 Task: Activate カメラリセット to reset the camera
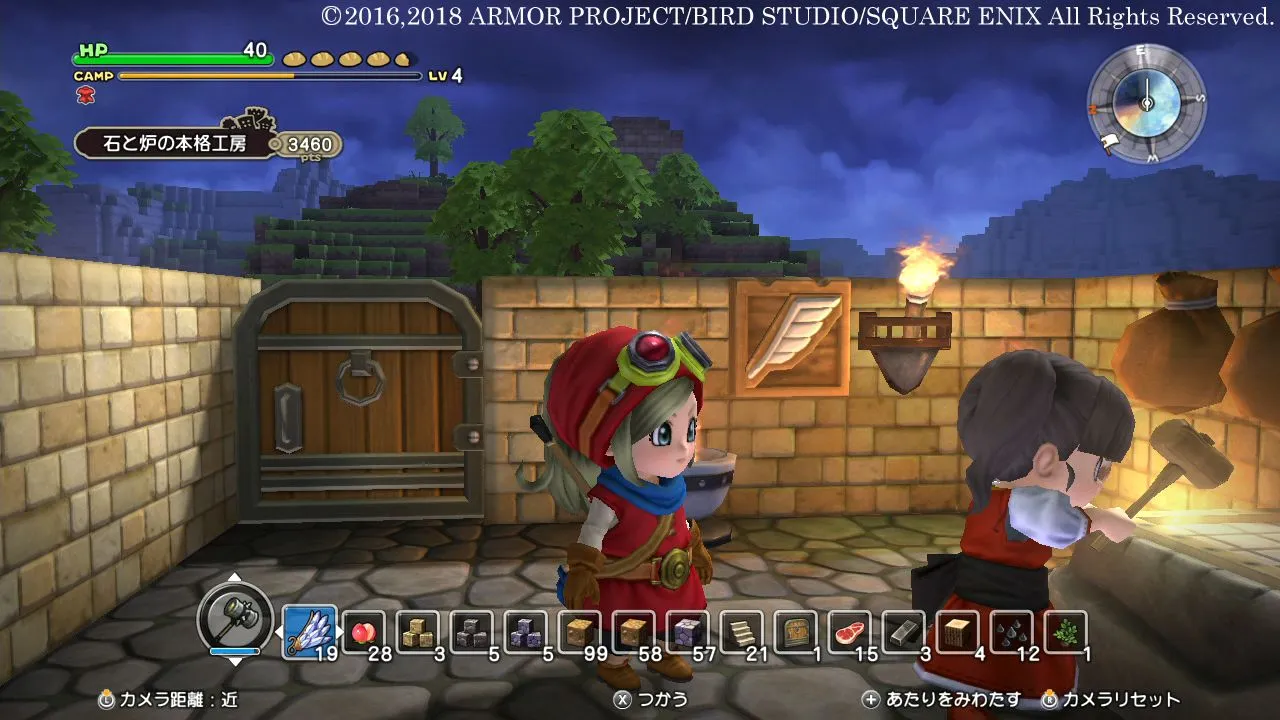click(1113, 701)
